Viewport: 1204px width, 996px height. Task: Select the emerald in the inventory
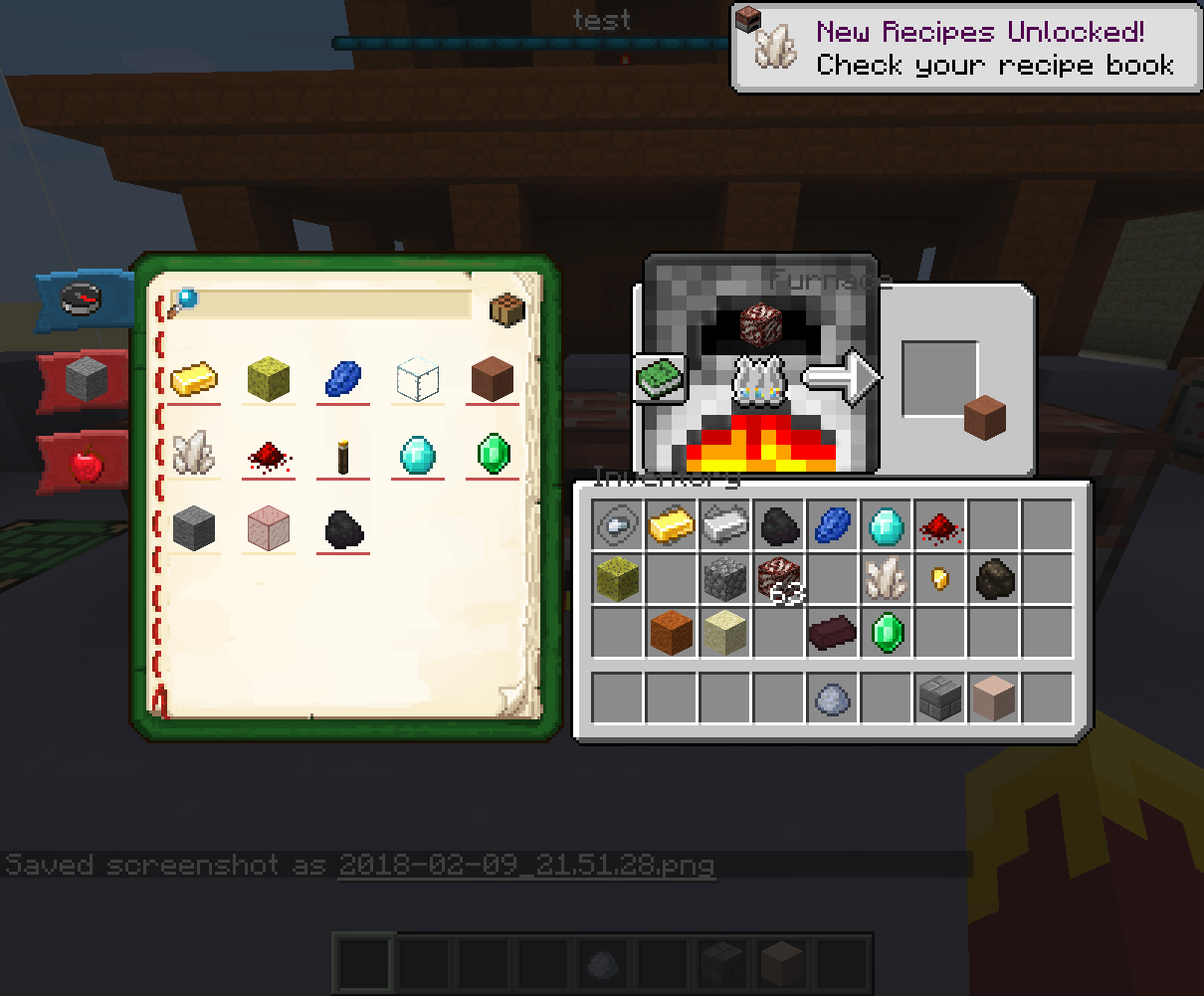click(x=886, y=632)
